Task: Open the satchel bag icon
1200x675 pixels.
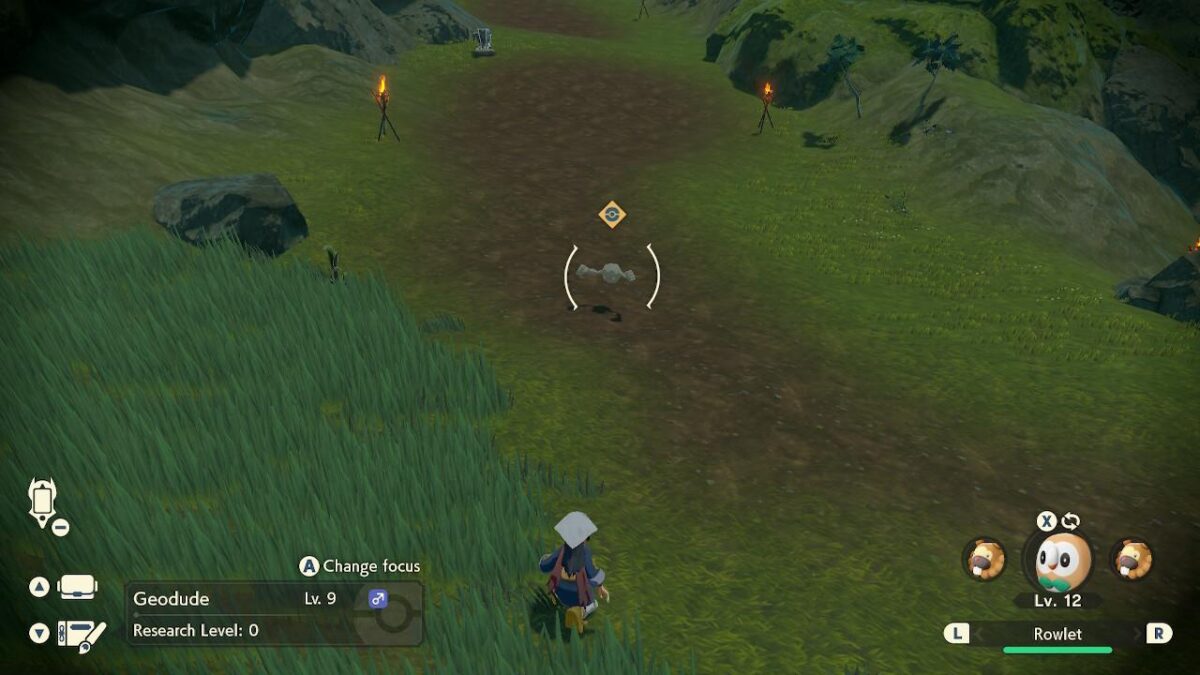Action: click(x=78, y=587)
